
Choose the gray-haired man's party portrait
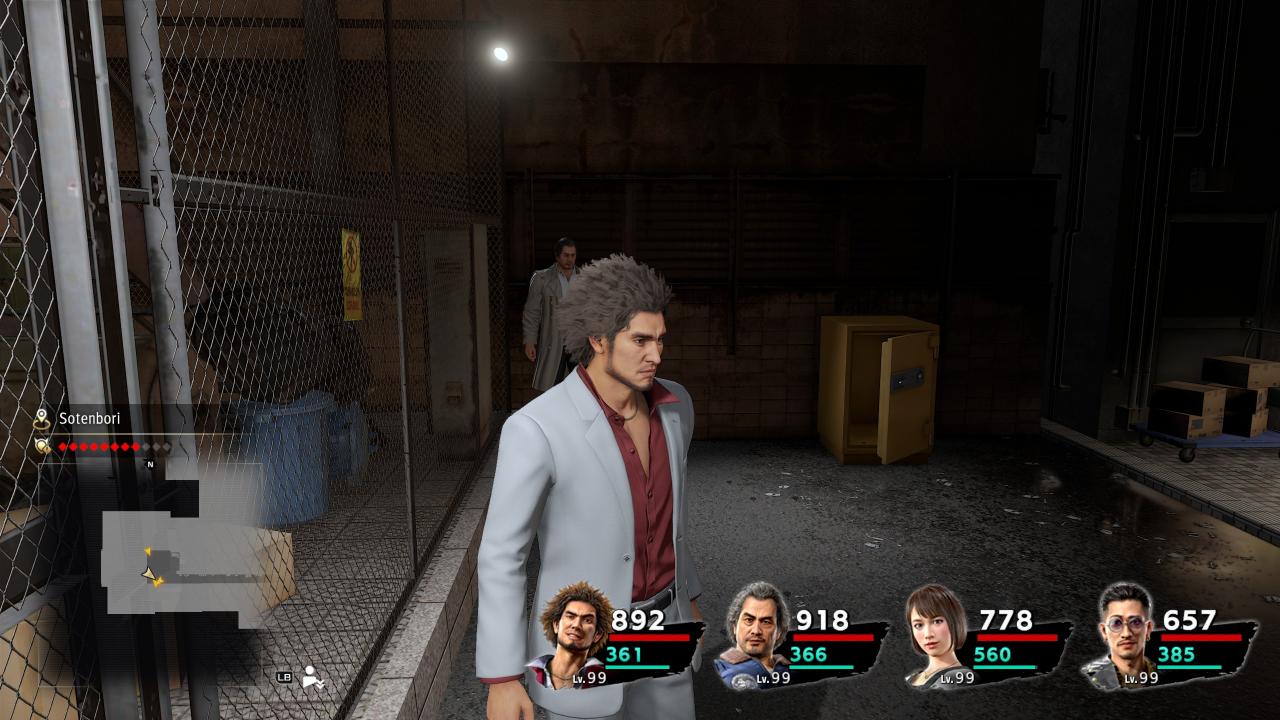point(753,634)
